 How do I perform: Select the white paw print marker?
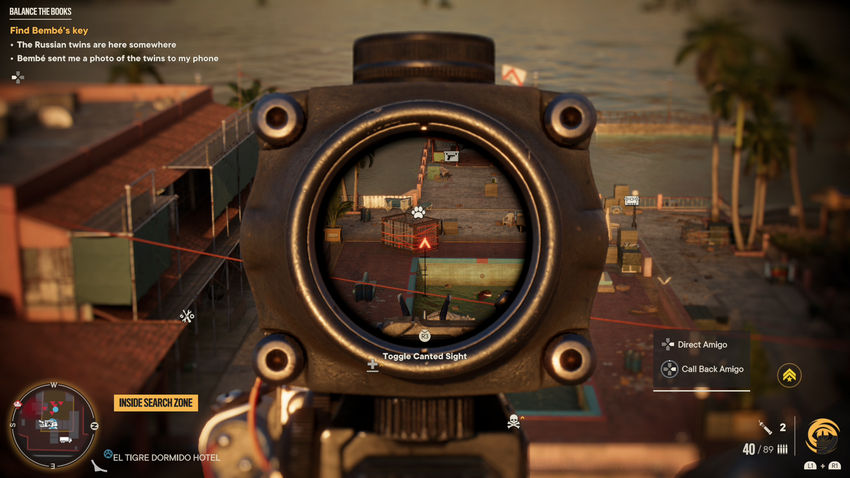tap(418, 212)
